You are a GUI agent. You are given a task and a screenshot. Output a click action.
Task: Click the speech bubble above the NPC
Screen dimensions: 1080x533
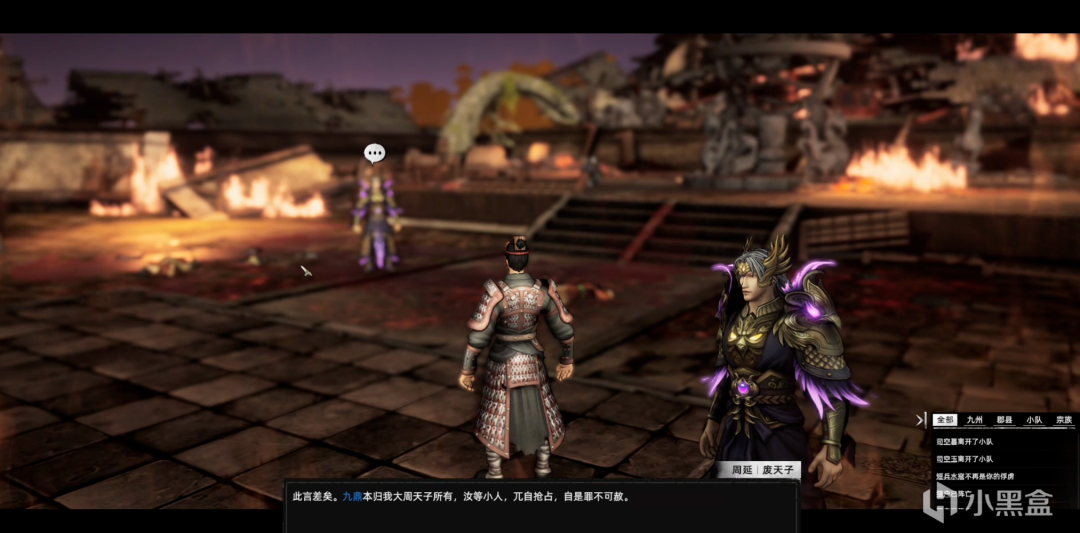374,153
